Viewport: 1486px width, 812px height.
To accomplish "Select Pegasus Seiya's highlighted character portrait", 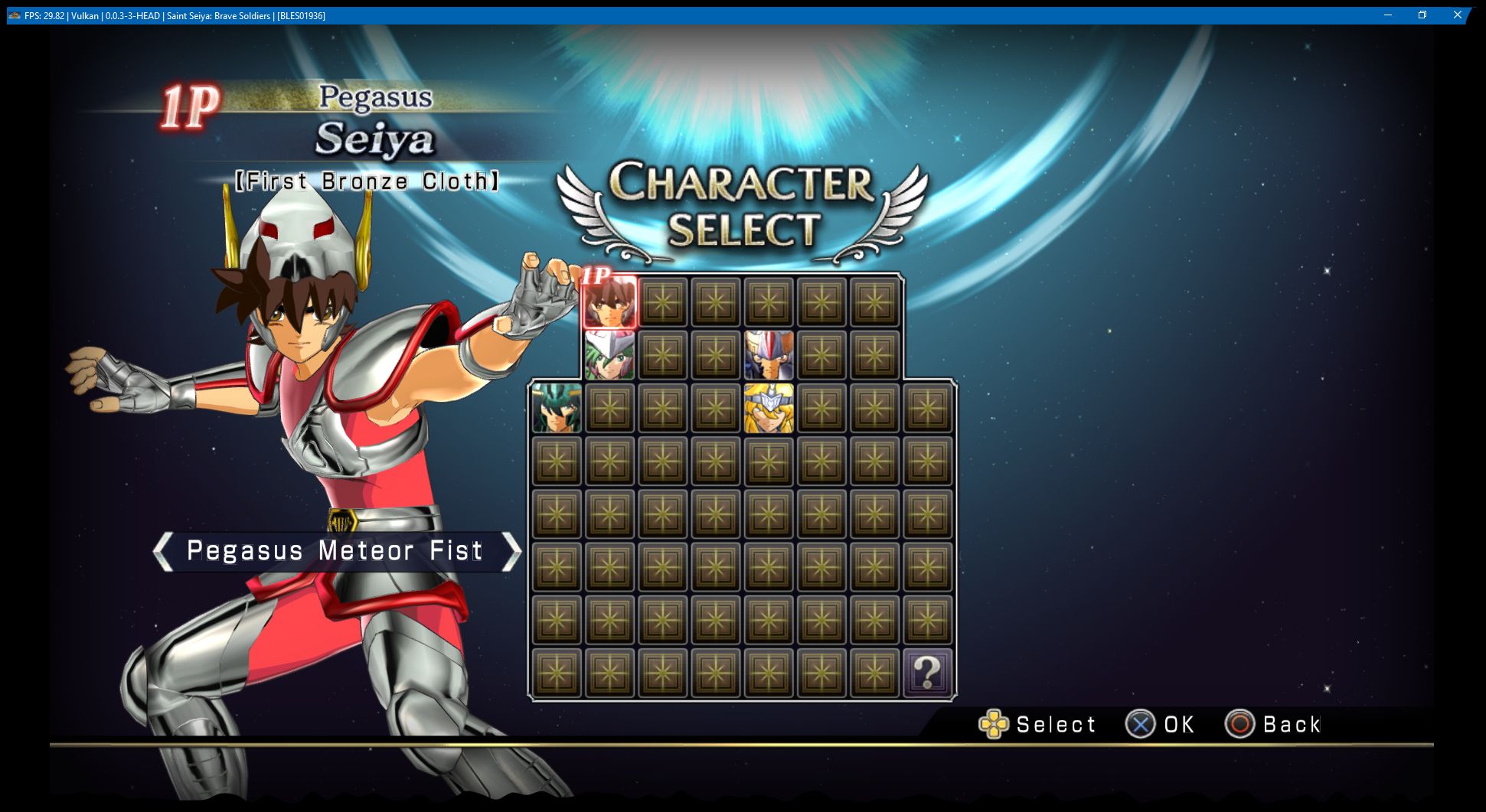I will tap(611, 302).
